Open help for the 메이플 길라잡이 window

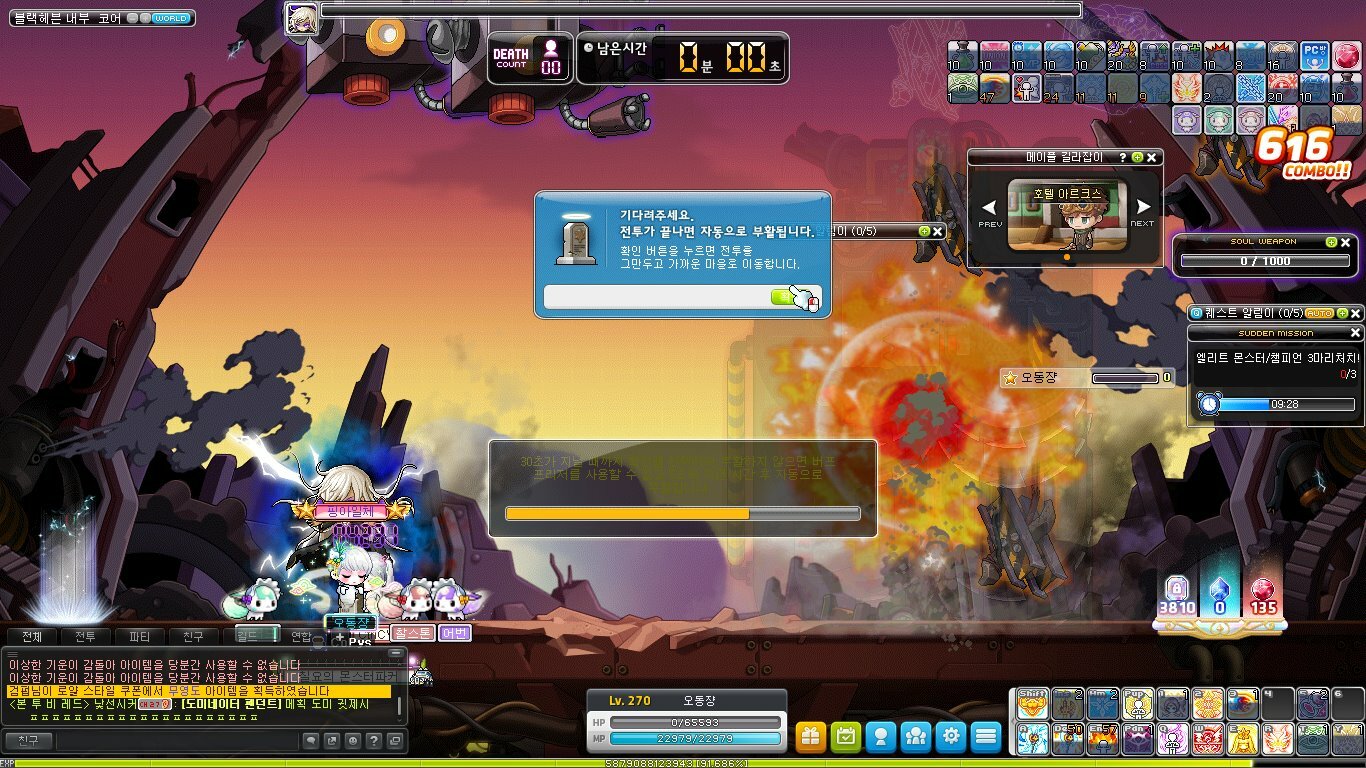[x=1123, y=158]
